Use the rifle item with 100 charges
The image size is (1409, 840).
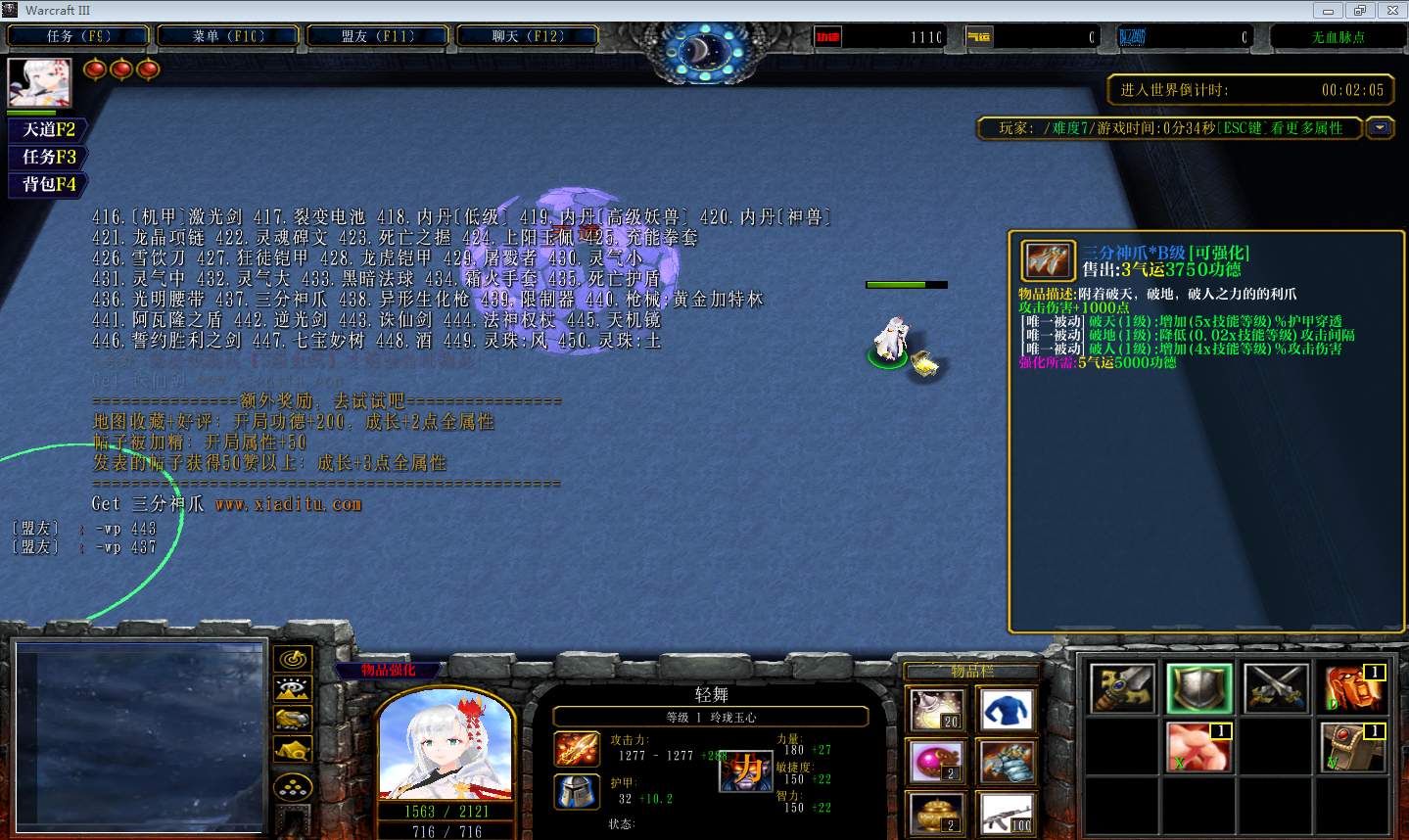click(x=1007, y=814)
